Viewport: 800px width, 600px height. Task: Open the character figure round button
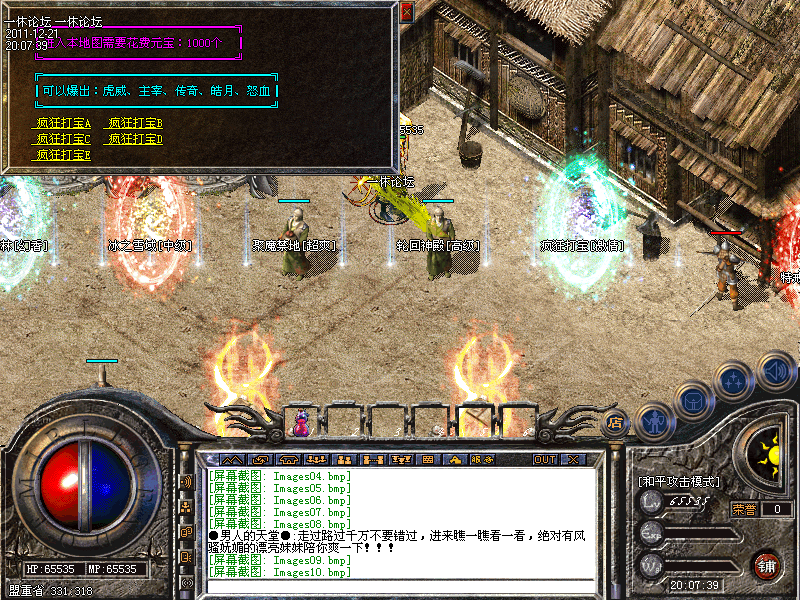pos(653,421)
